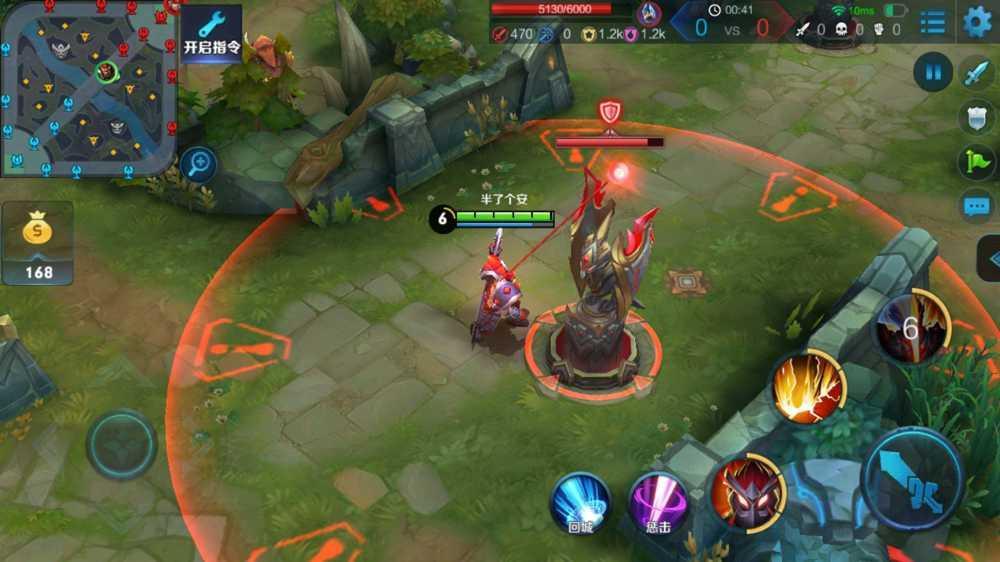
Task: Activate the red masked face skill
Action: coord(747,491)
